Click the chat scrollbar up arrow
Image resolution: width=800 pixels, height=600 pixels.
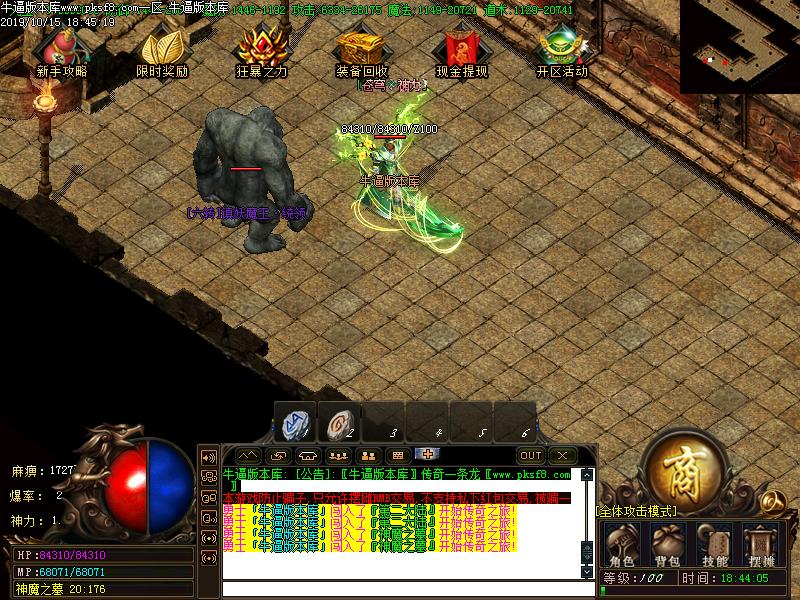[587, 476]
